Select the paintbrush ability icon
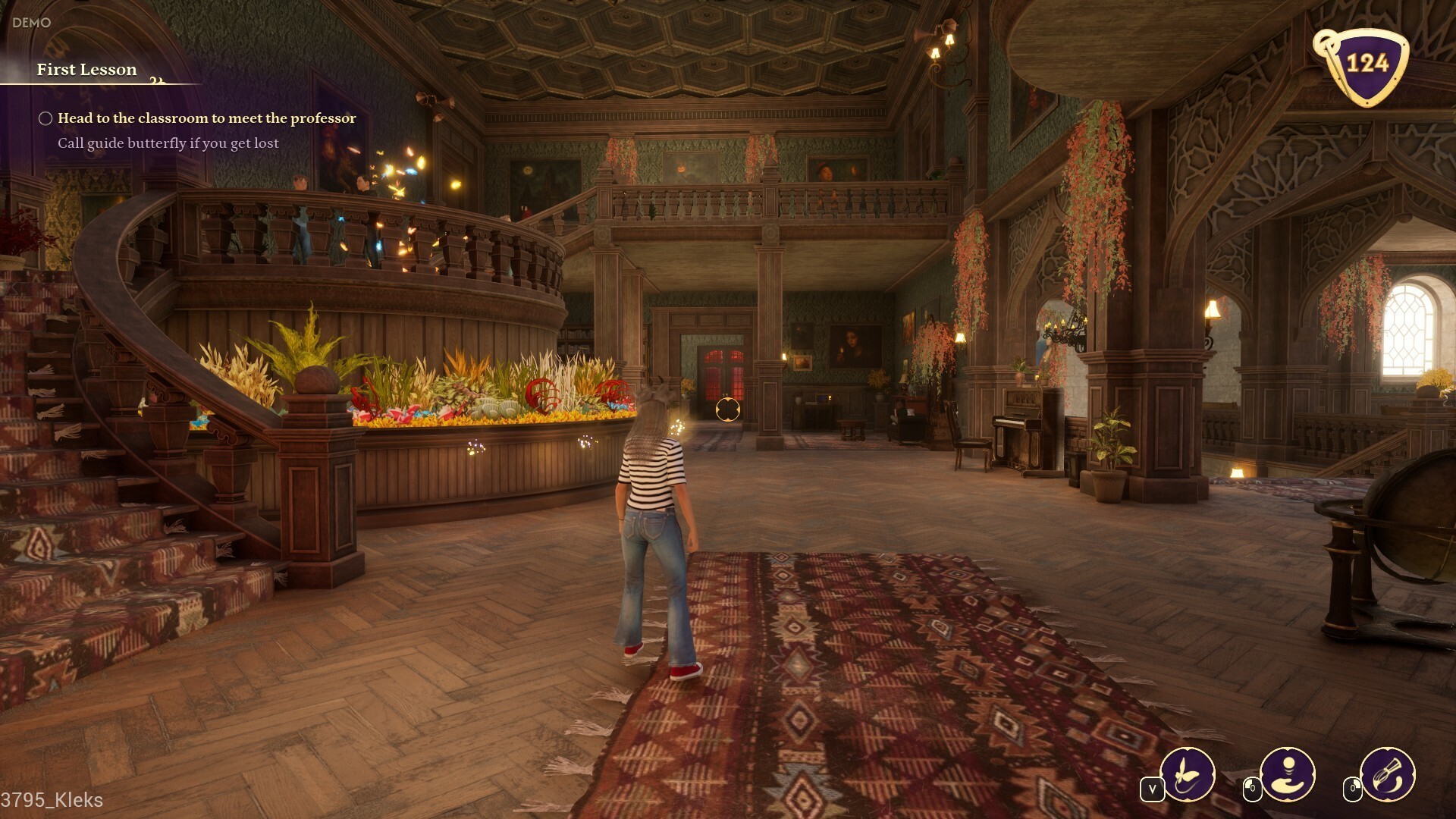This screenshot has width=1456, height=819. 1388,774
